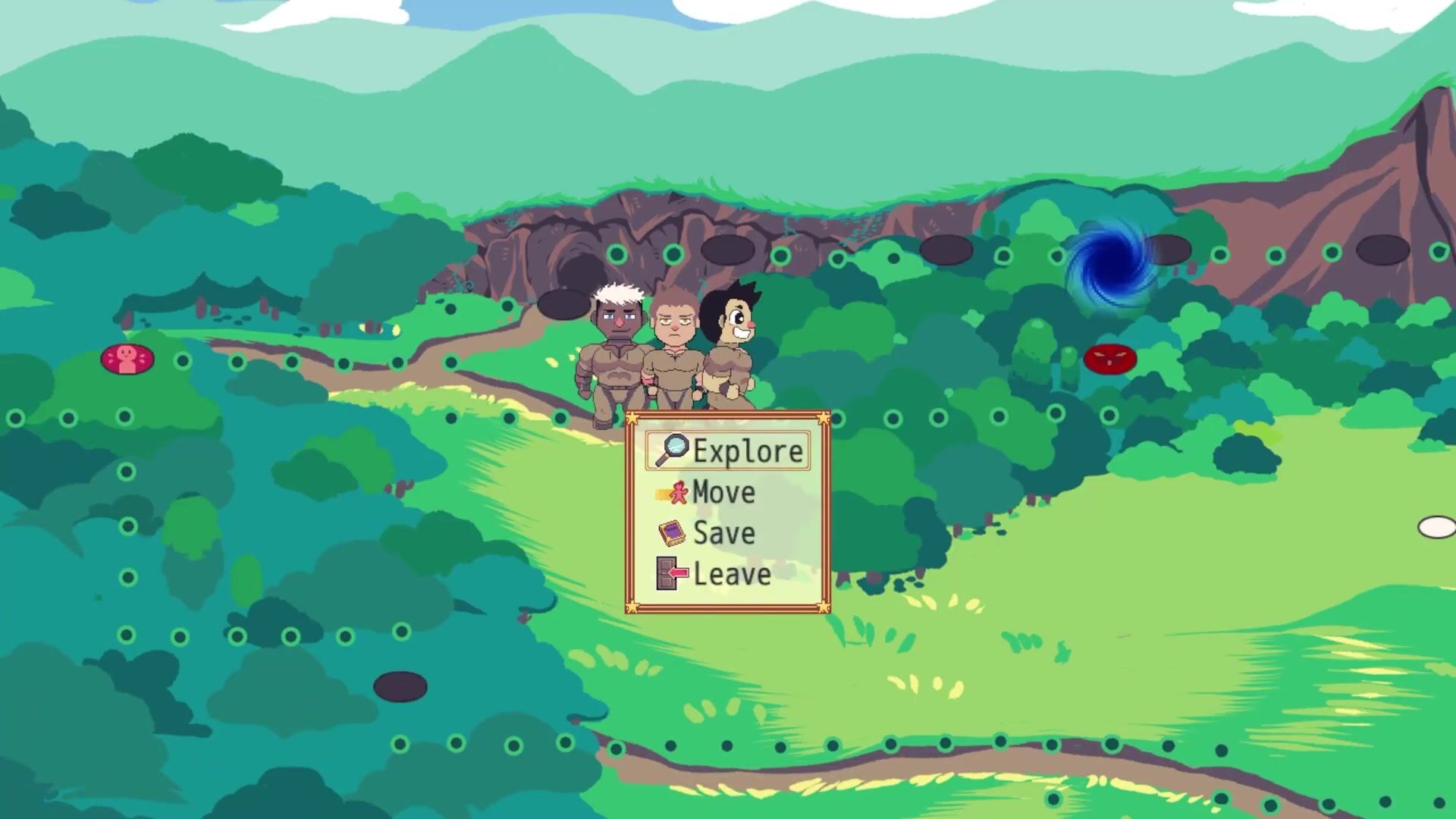Choose Move from the command menu
This screenshot has width=1456, height=819.
tap(723, 493)
